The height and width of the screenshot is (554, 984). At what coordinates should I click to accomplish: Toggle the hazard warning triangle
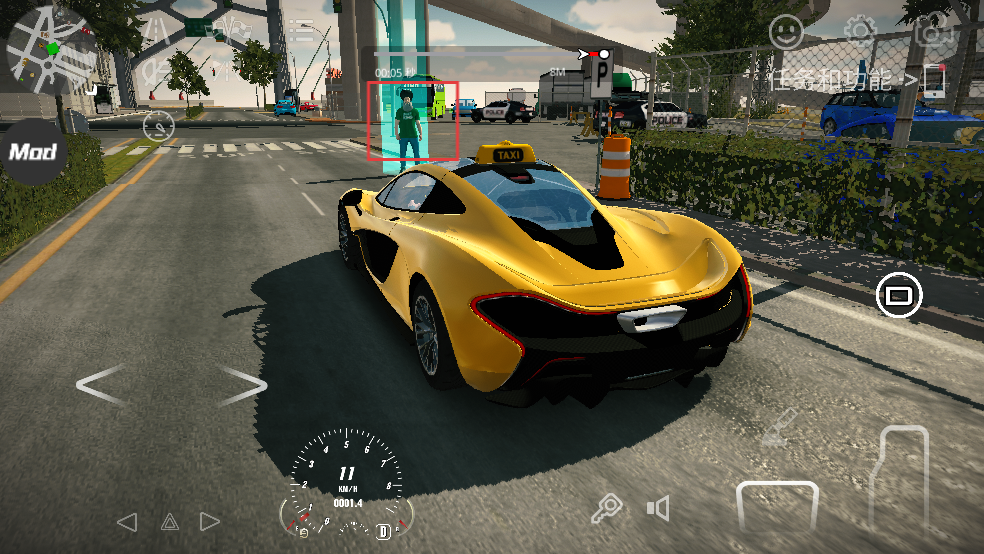(169, 521)
